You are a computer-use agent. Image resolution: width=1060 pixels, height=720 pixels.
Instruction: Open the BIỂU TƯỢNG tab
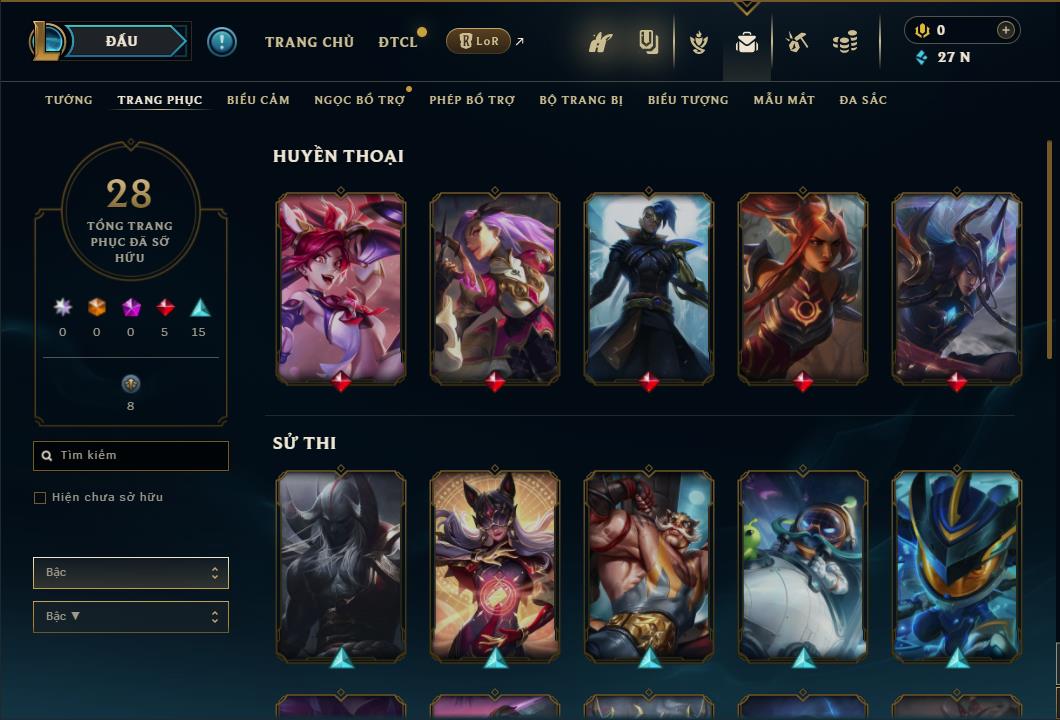[688, 100]
